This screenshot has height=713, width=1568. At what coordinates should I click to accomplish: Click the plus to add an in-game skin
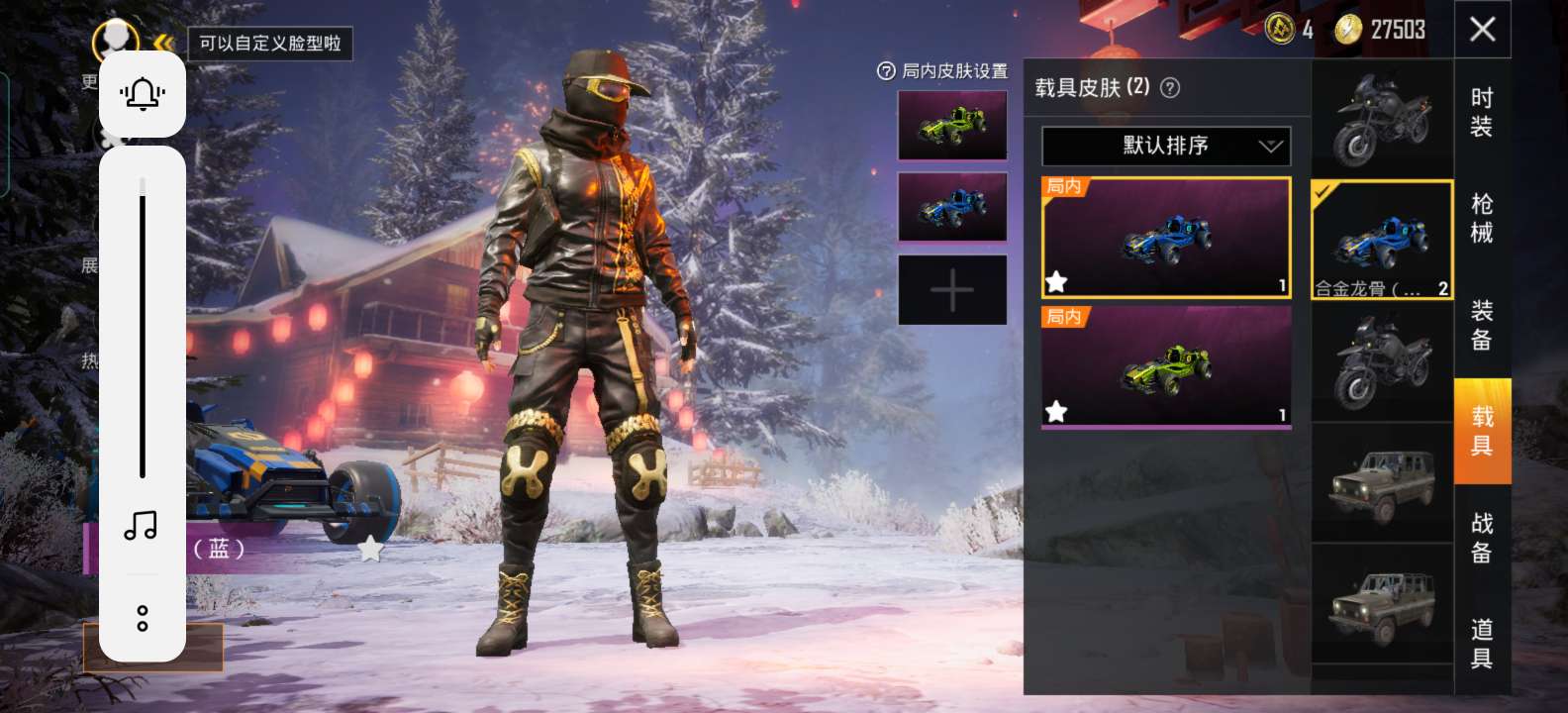click(x=951, y=289)
